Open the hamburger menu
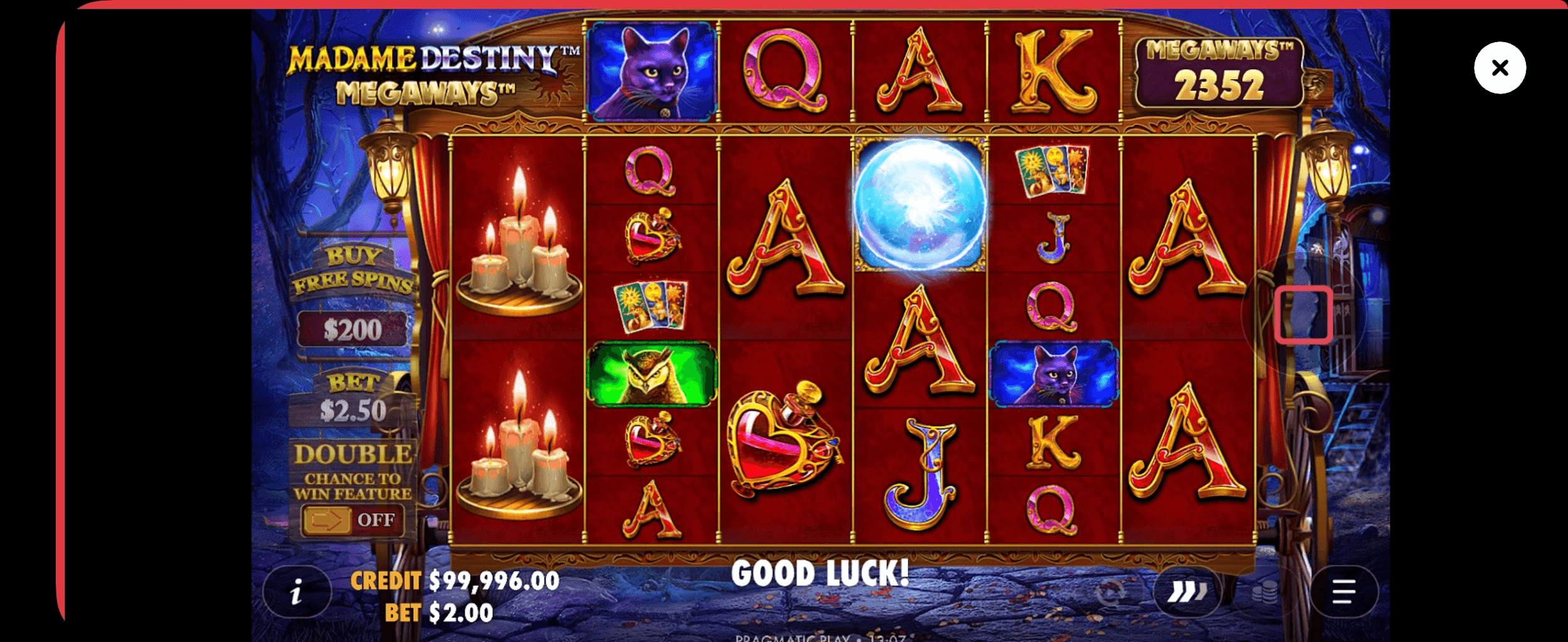This screenshot has height=642, width=1568. 1343,592
